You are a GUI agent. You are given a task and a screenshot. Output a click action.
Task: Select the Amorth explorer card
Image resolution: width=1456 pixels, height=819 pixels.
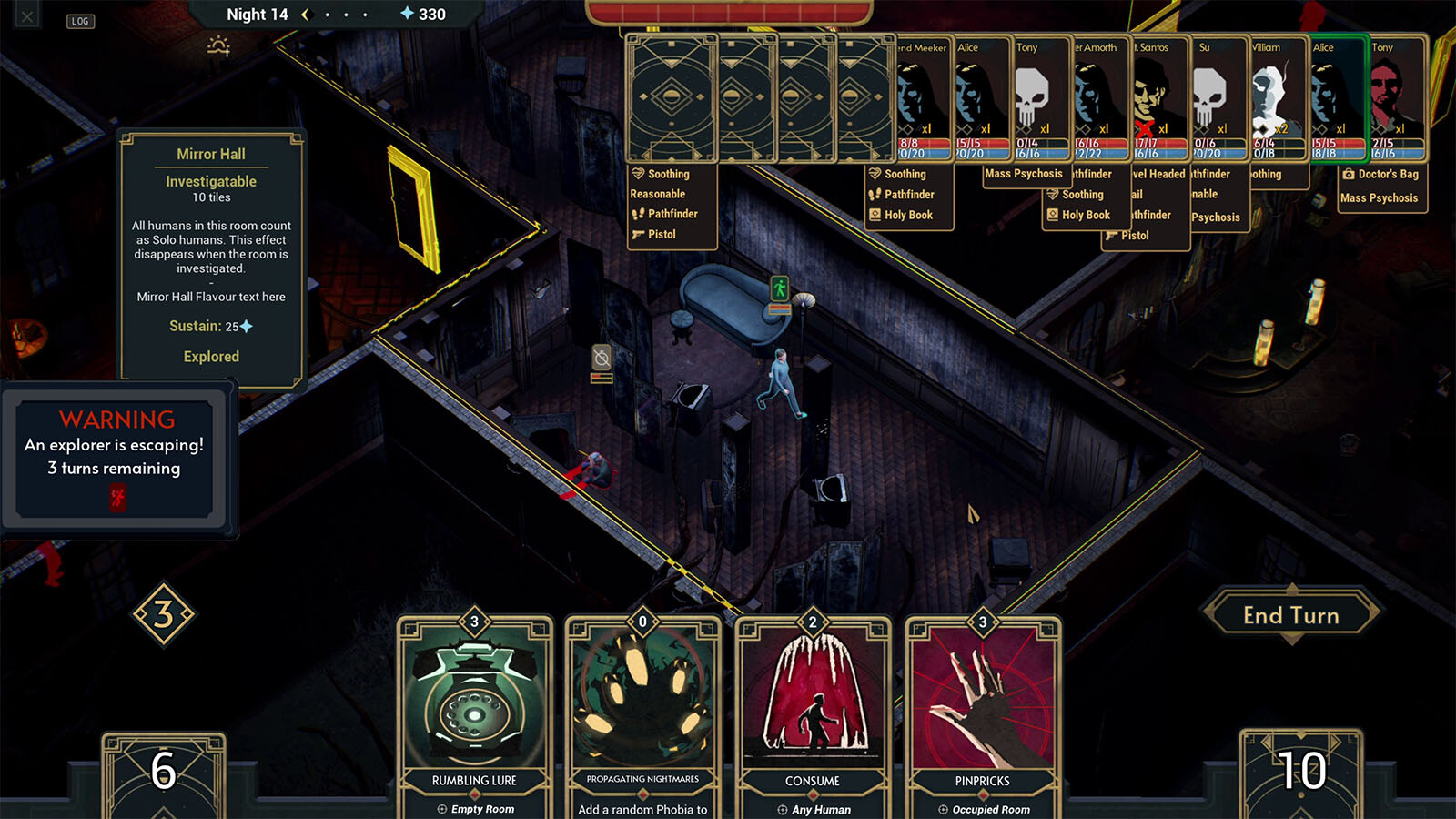[1099, 98]
